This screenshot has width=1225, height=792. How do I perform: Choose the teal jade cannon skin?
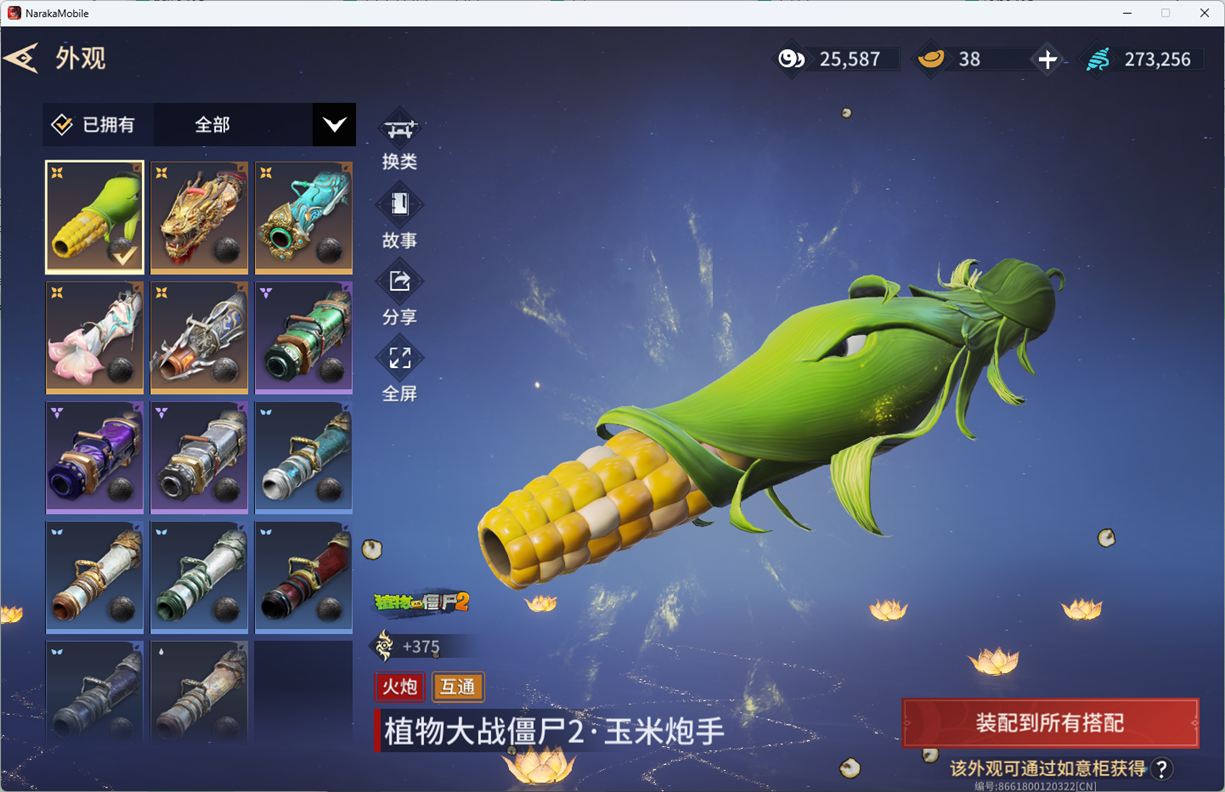(303, 217)
